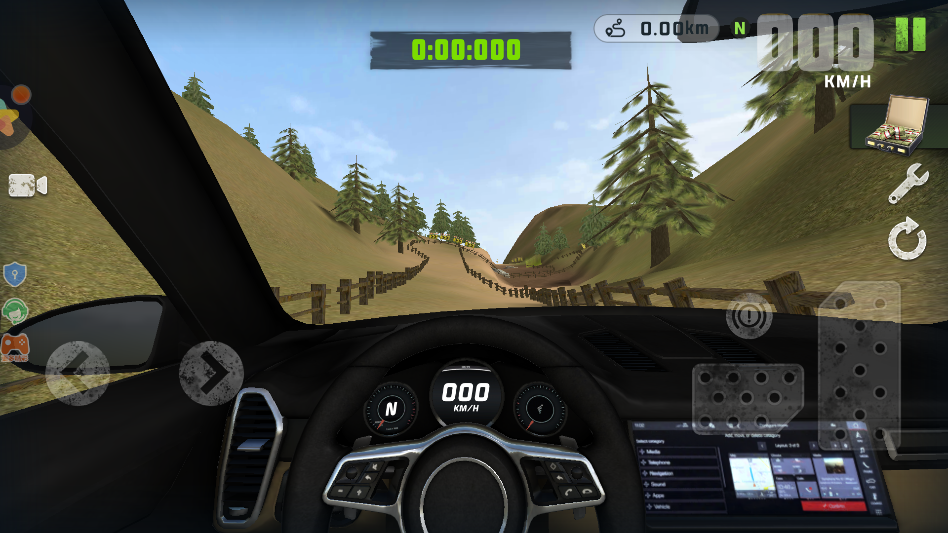Steer left with the left arrow button
The height and width of the screenshot is (533, 948).
pyautogui.click(x=77, y=373)
